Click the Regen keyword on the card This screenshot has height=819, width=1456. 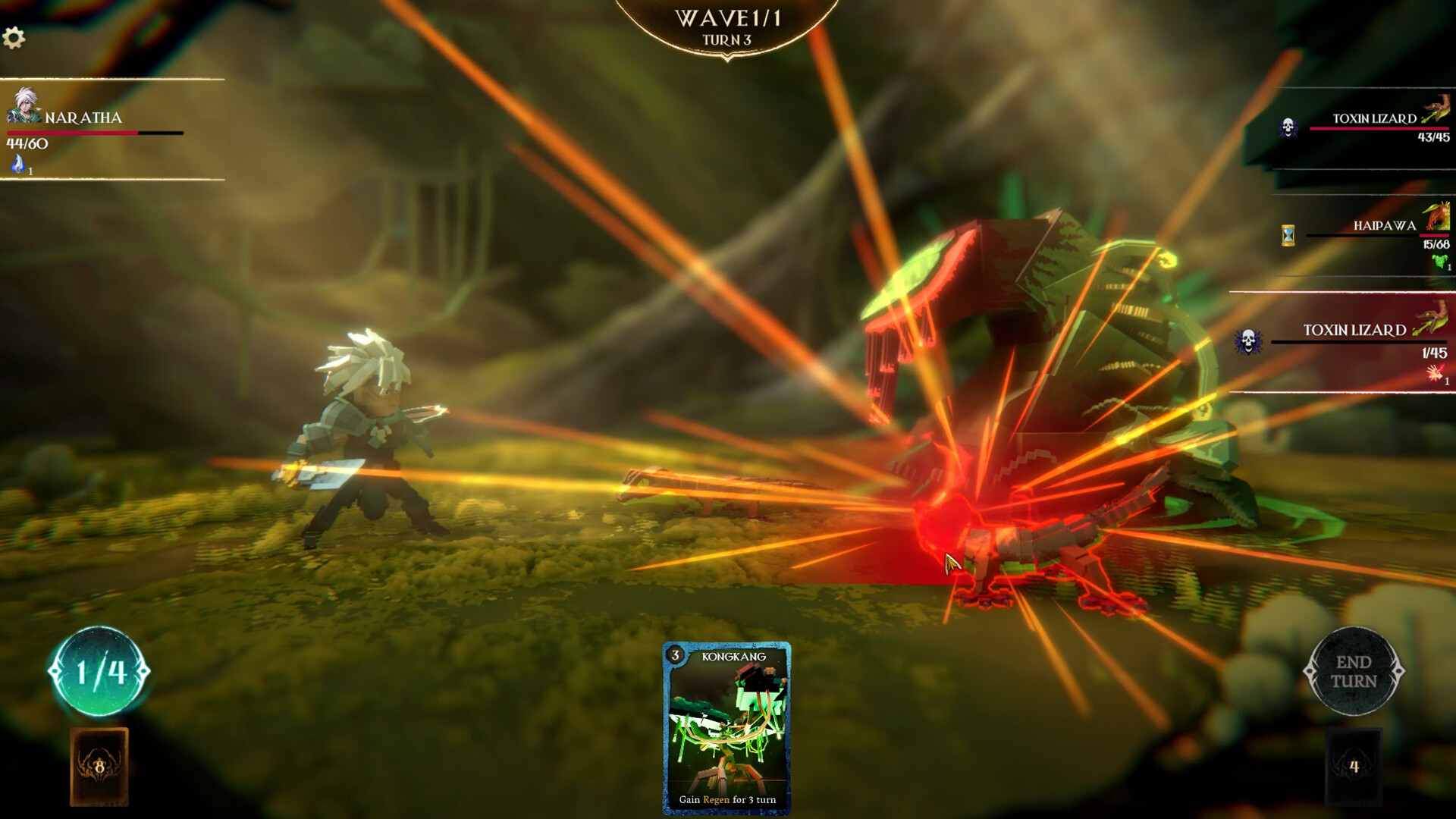717,800
